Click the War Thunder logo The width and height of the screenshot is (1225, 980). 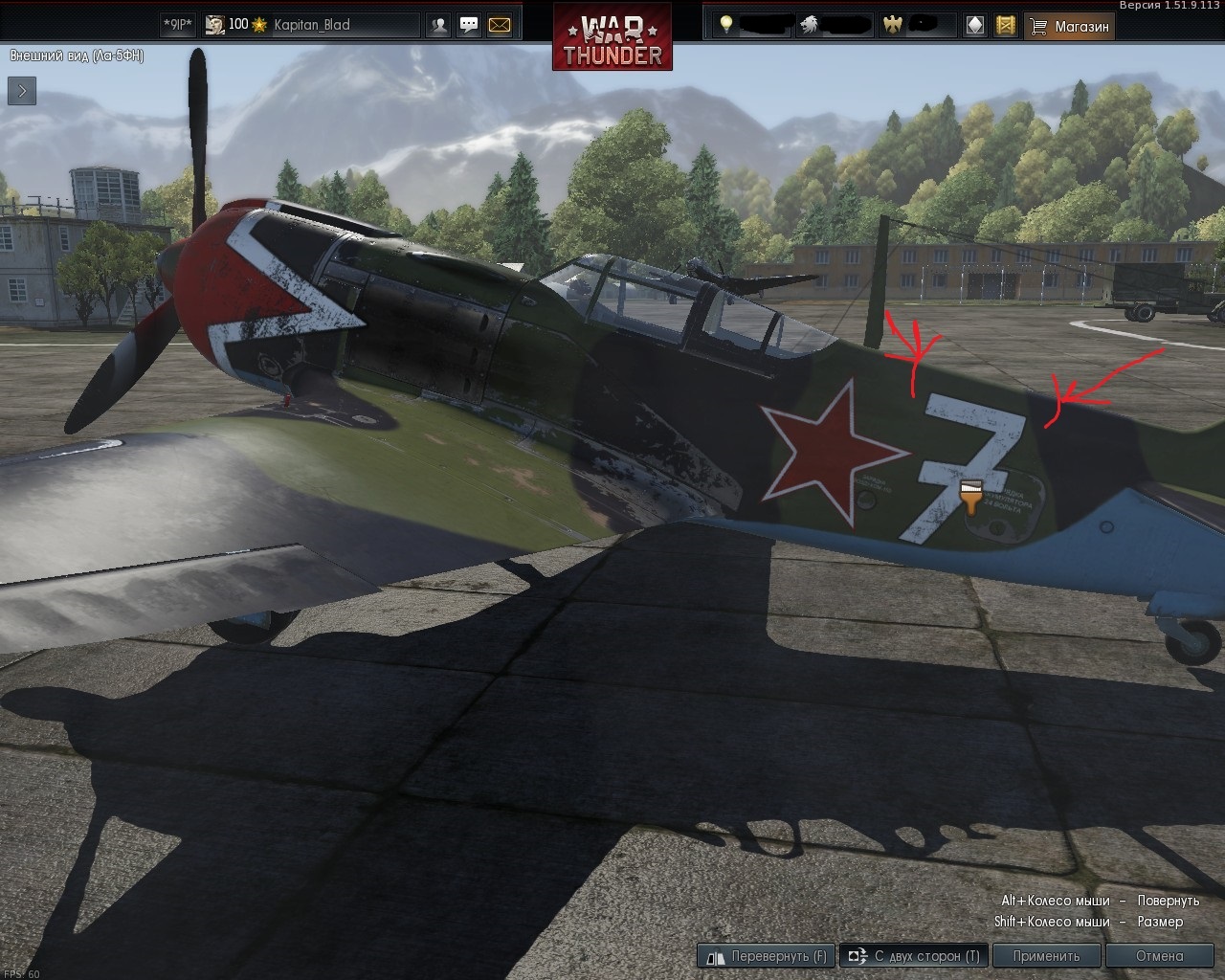[x=612, y=36]
